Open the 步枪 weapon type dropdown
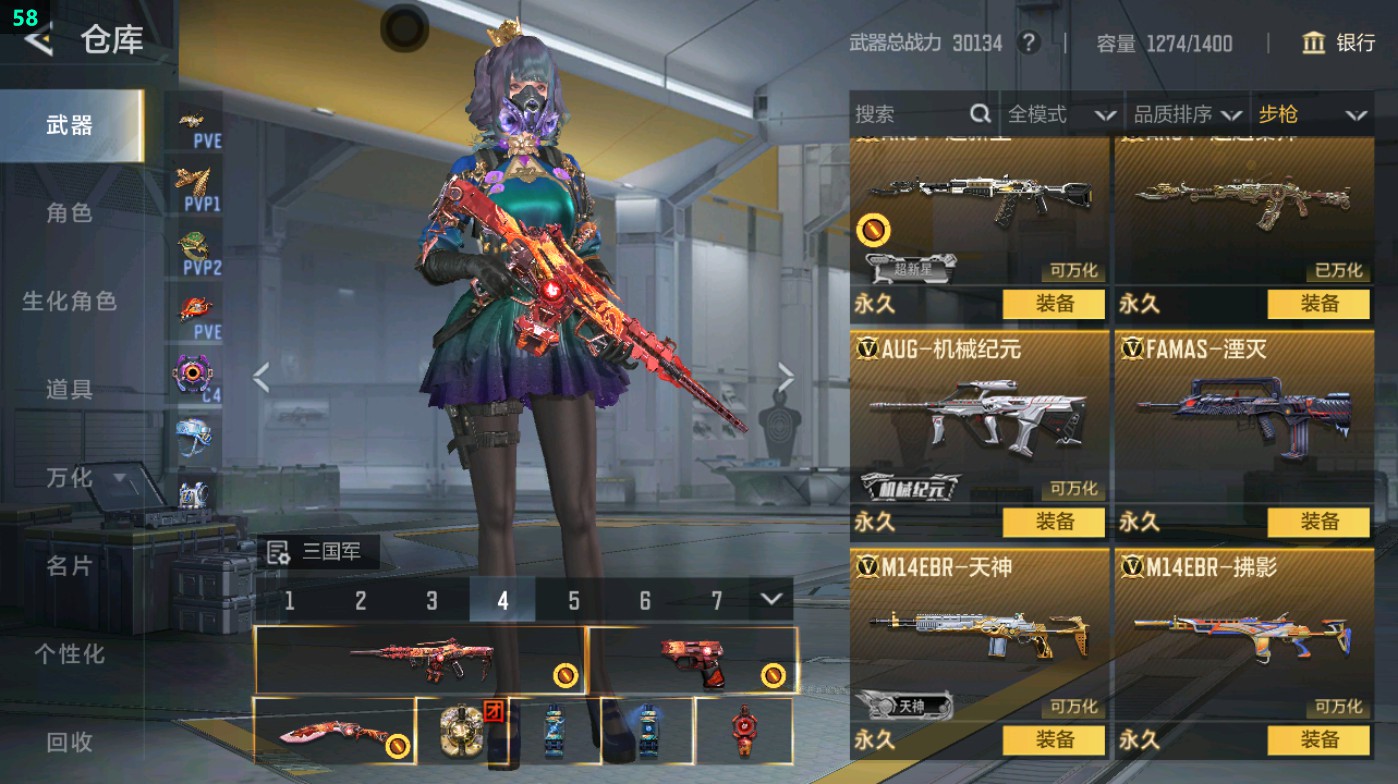1398x784 pixels. (1311, 115)
